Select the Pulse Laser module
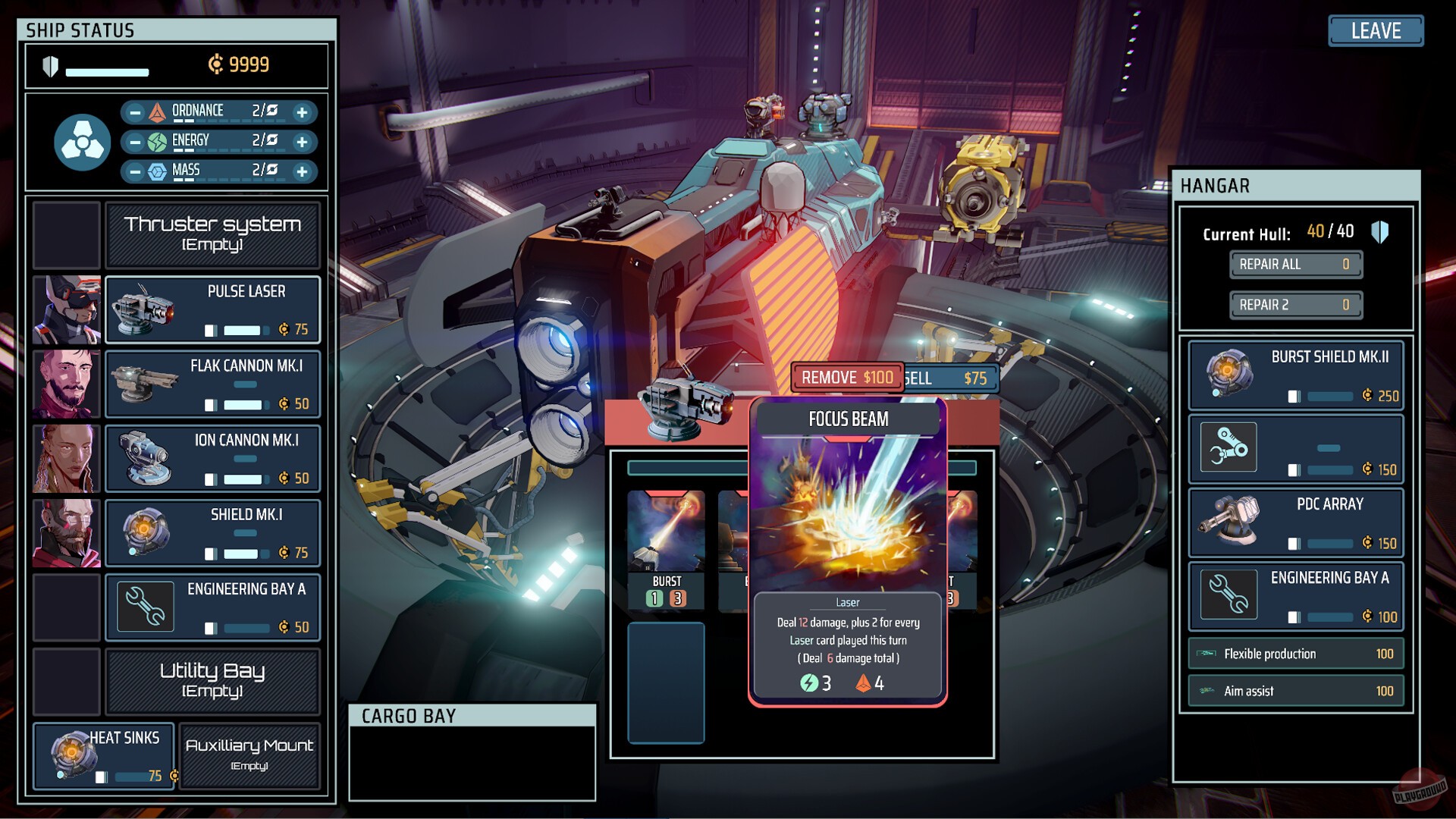 click(x=212, y=309)
